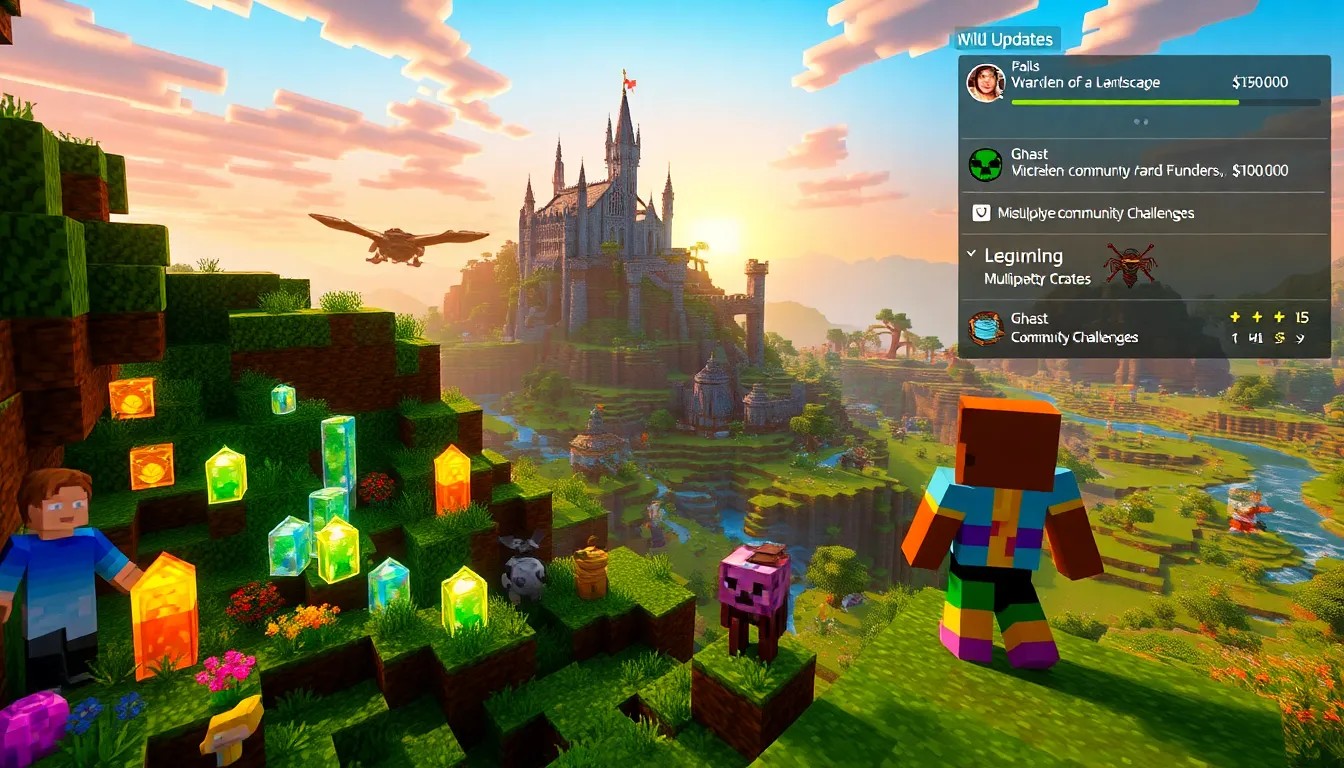This screenshot has width=1344, height=768.
Task: Click the green creeper face icon
Action: [985, 164]
